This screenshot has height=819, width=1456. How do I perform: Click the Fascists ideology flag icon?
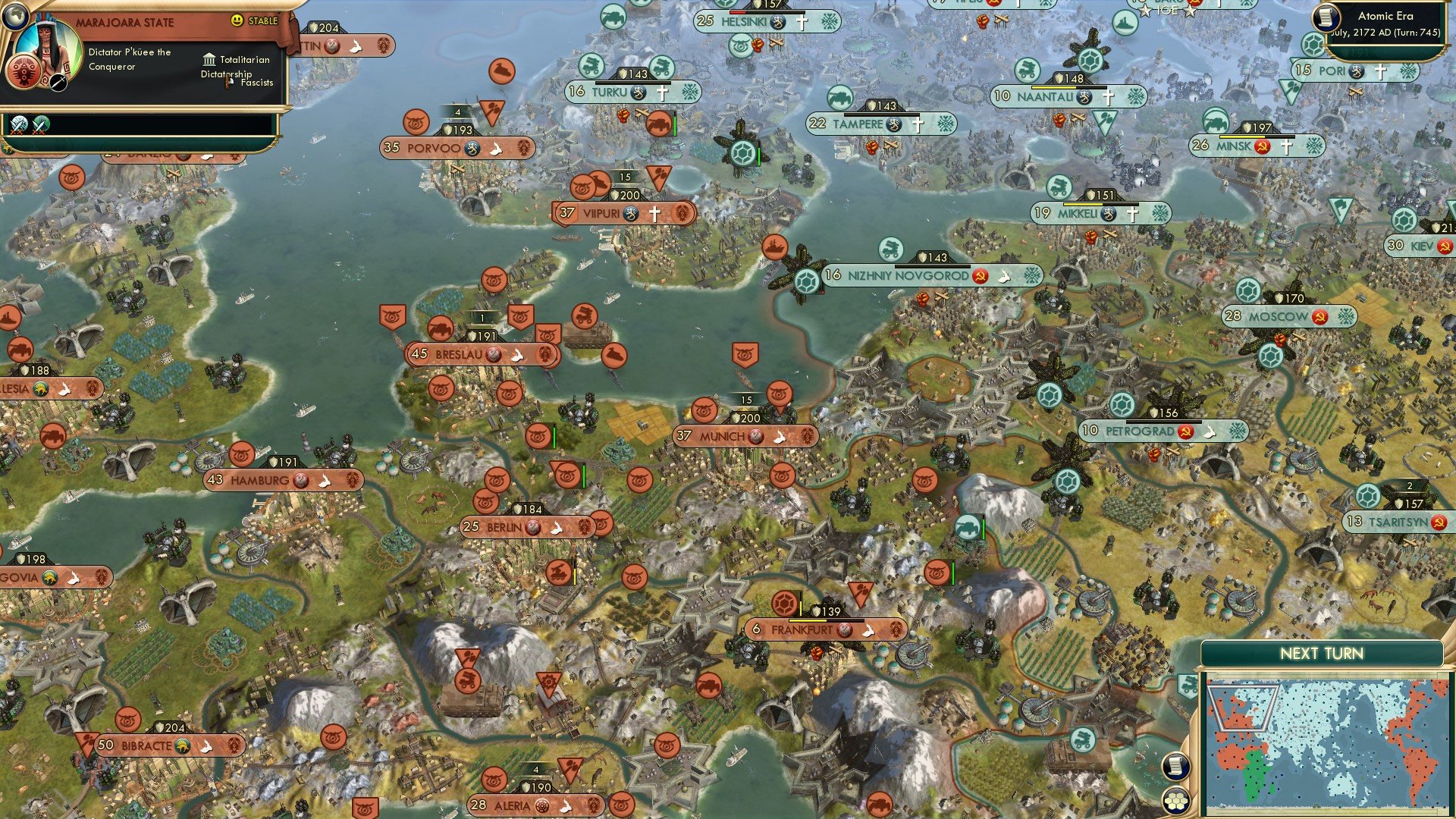coord(227,83)
